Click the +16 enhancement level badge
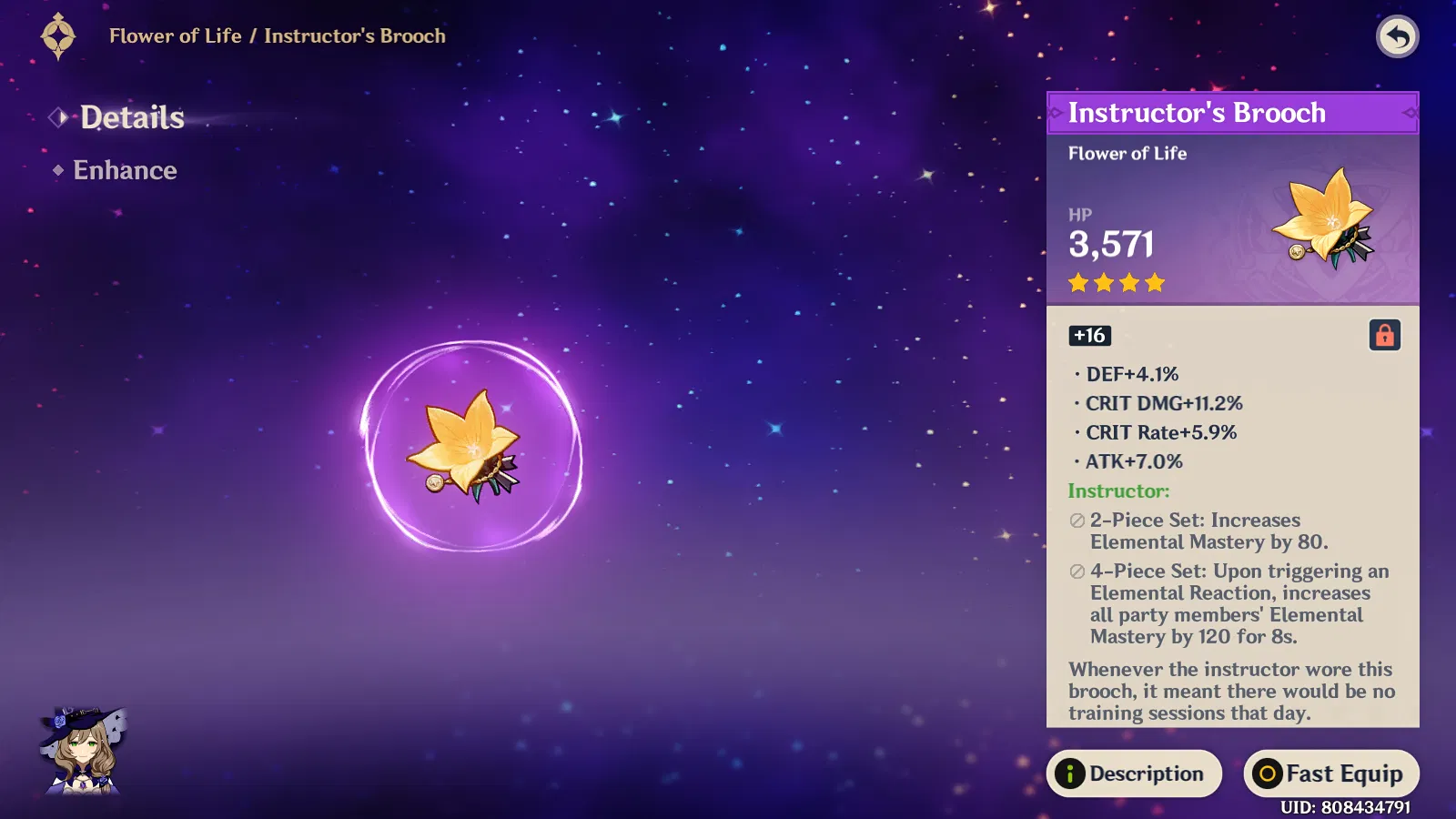The height and width of the screenshot is (819, 1456). pos(1088,336)
